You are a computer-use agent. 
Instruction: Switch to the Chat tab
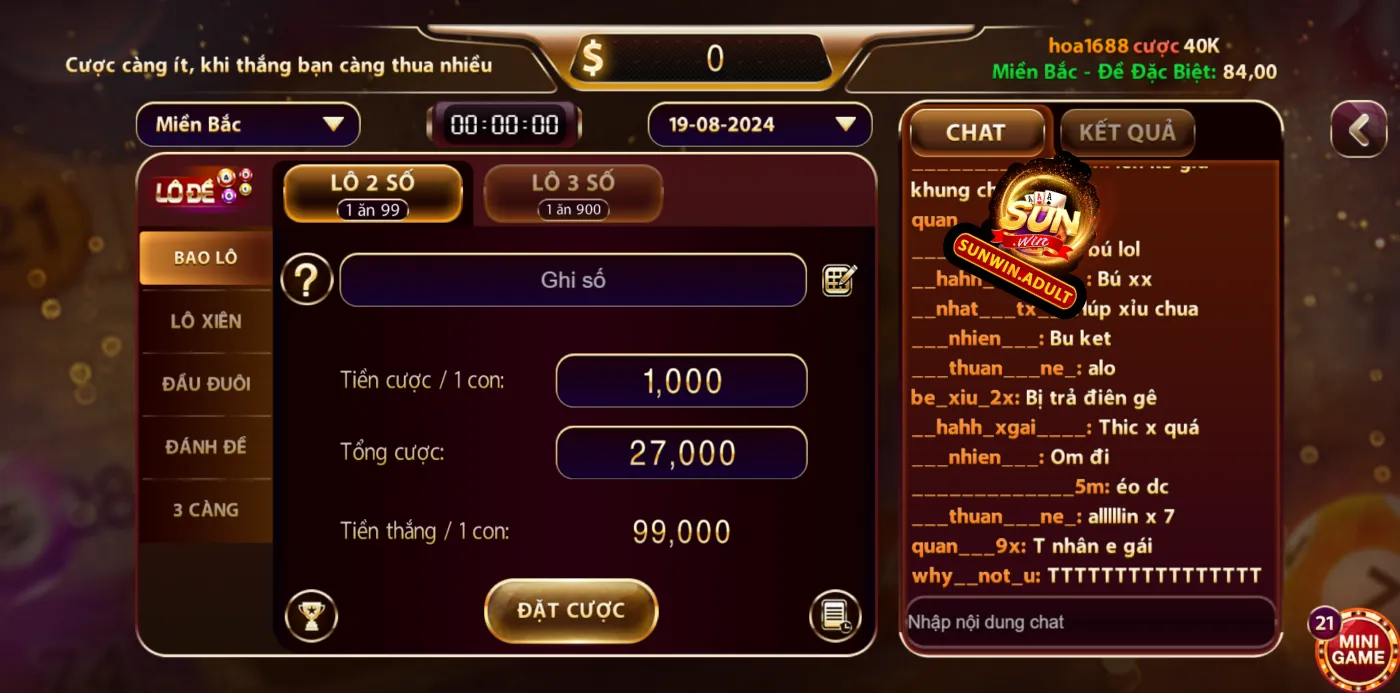click(976, 133)
